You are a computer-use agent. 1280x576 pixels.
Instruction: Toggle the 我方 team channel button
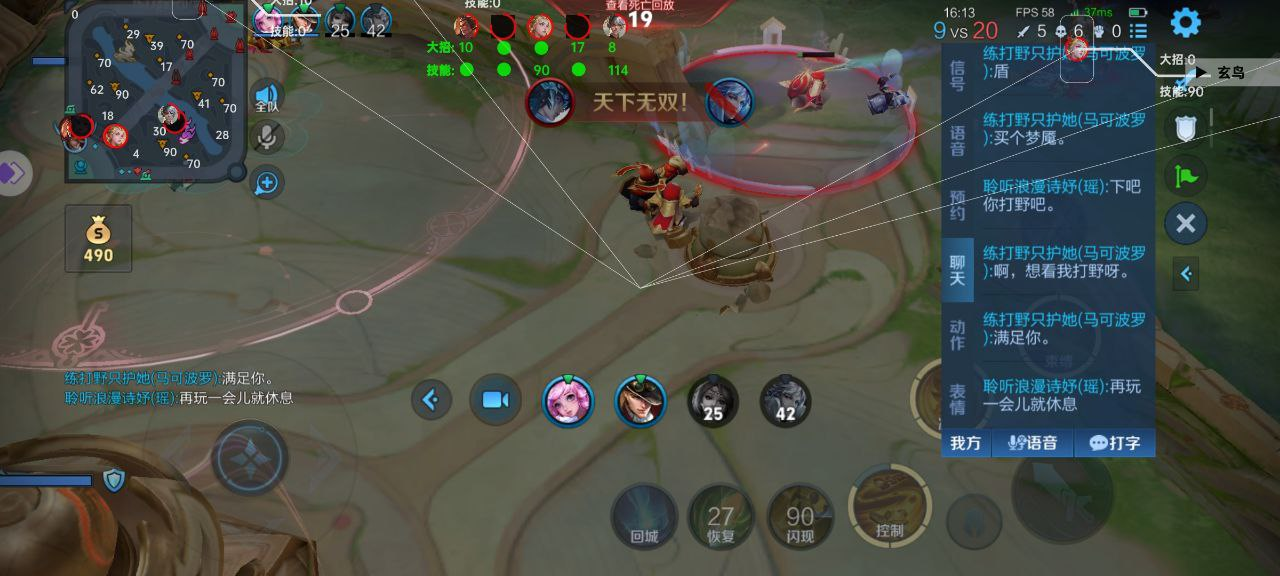point(966,443)
